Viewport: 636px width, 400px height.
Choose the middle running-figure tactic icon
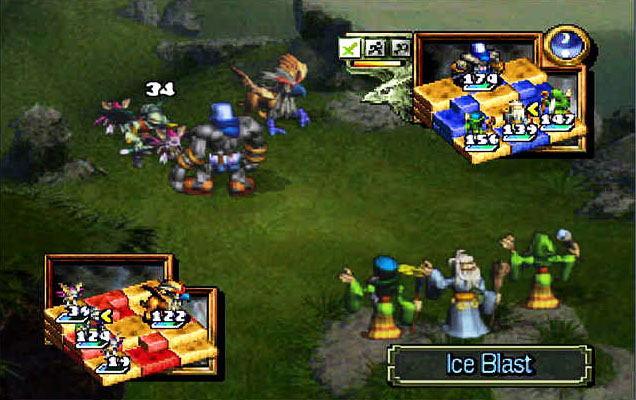click(x=373, y=47)
